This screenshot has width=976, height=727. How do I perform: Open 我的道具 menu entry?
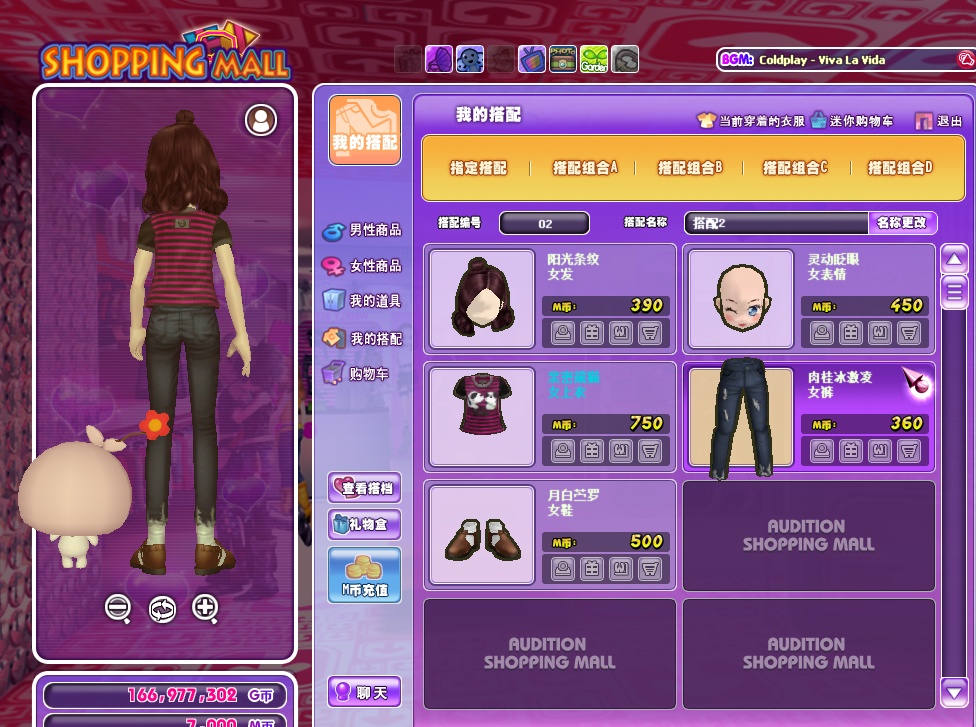tap(362, 301)
